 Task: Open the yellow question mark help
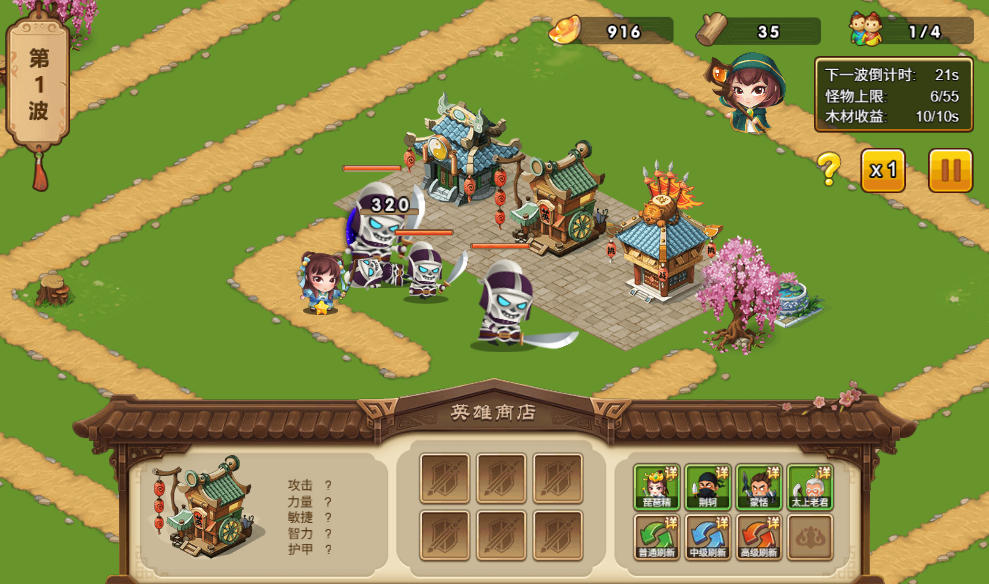click(x=829, y=170)
